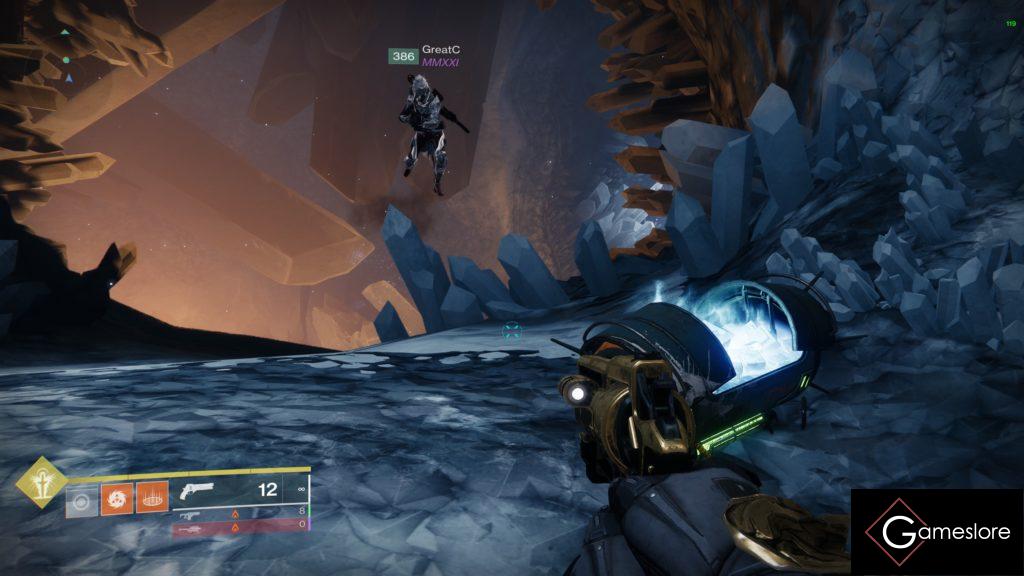Screen dimensions: 1024x576
Task: Trigger the orange swirling melee ability
Action: click(117, 497)
